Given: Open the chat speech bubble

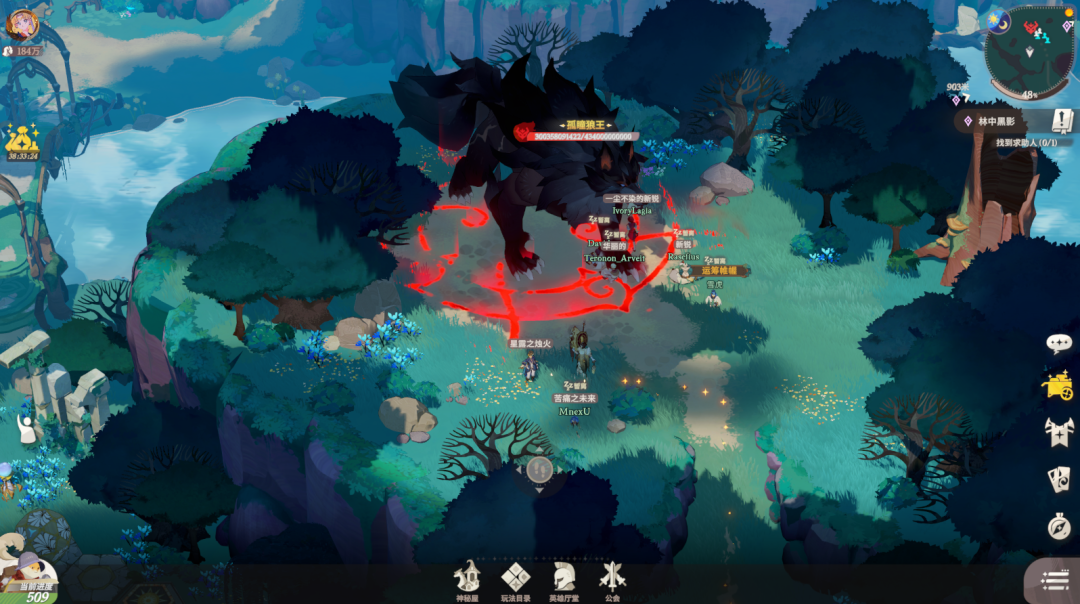Looking at the screenshot, I should (x=1059, y=344).
